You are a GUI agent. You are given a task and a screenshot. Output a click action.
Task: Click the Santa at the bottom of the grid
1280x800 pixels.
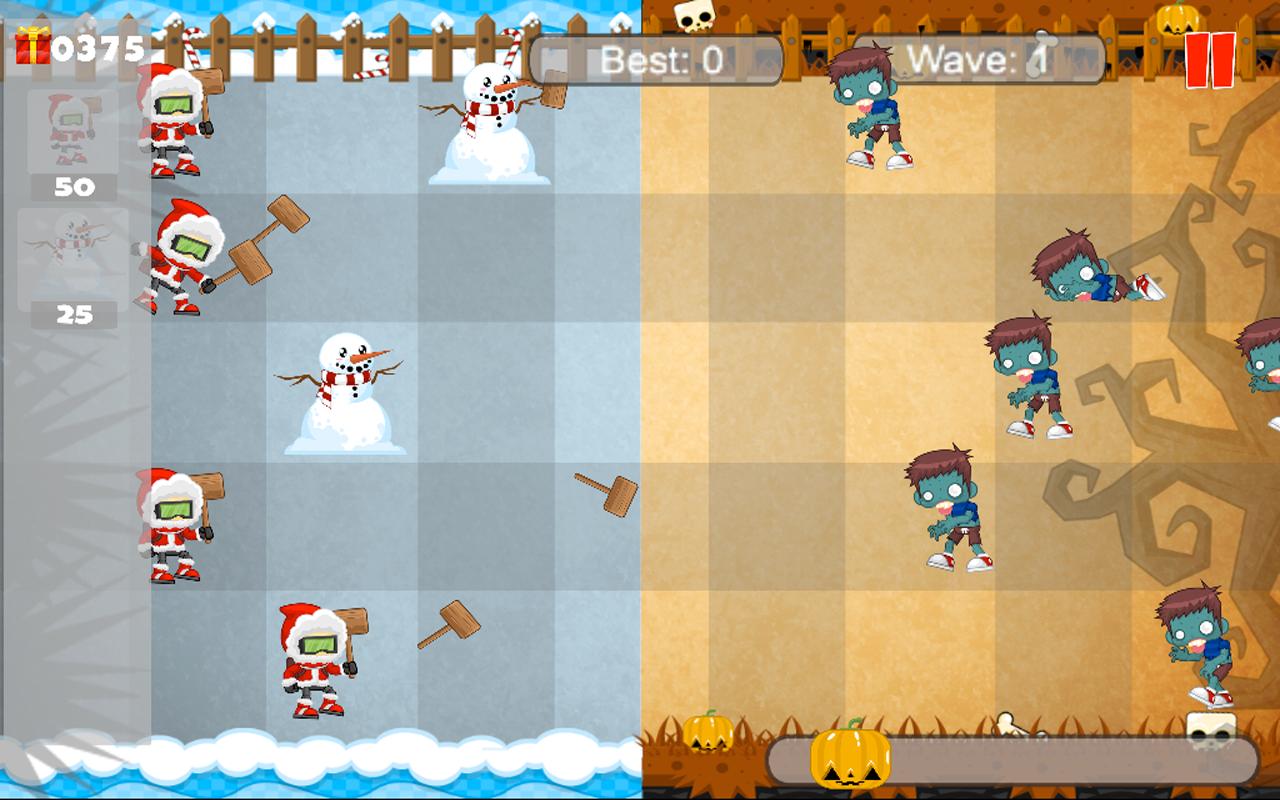pos(310,655)
